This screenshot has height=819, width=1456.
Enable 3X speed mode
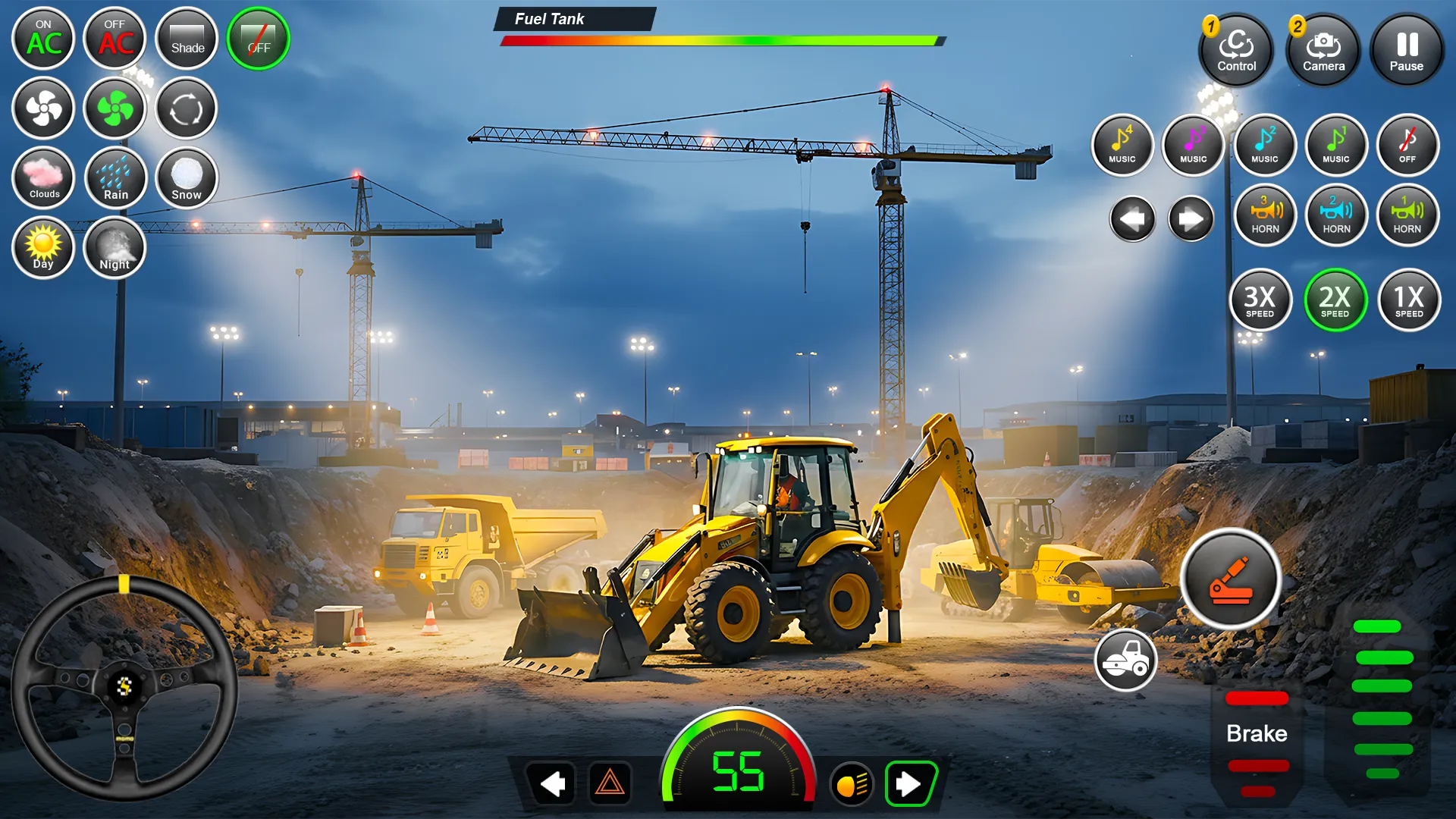(x=1260, y=301)
